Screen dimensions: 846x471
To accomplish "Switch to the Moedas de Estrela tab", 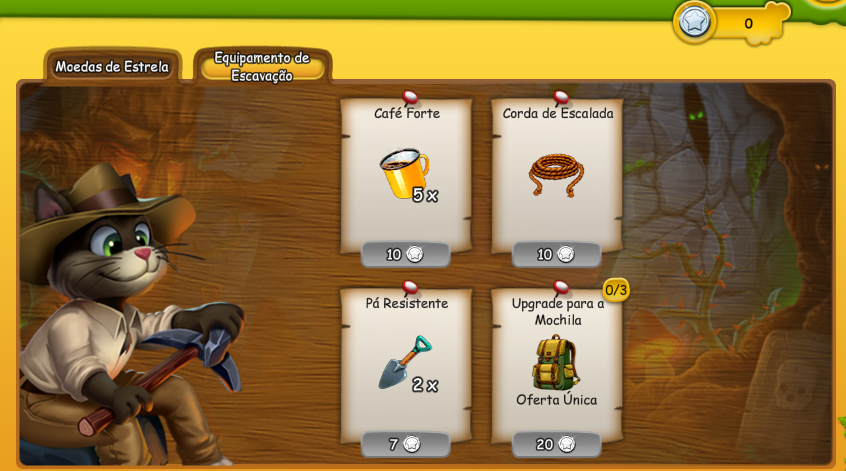I will 112,67.
